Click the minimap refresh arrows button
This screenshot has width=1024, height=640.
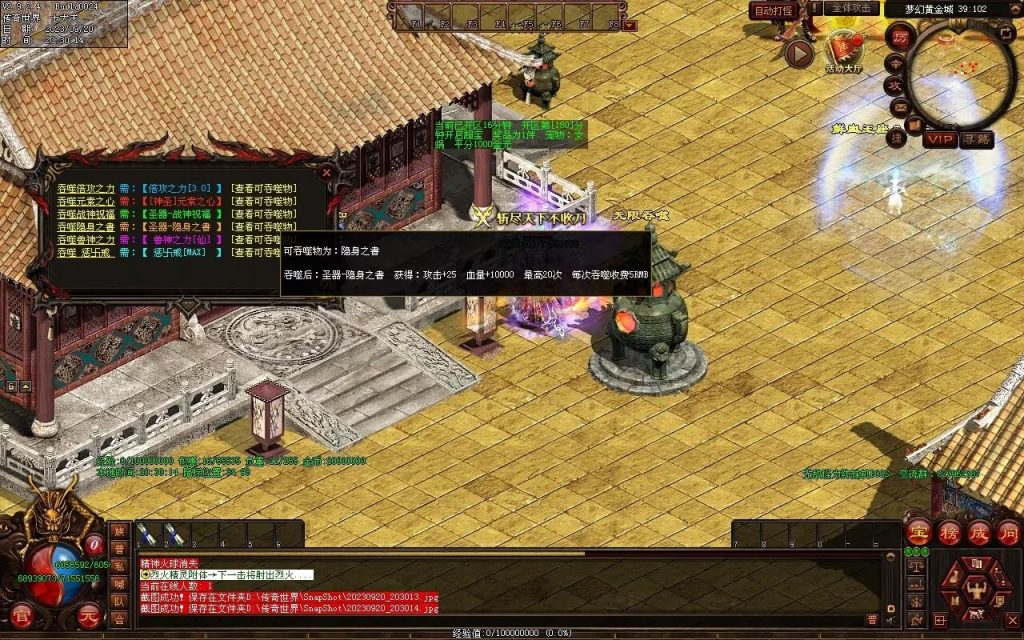(1005, 33)
